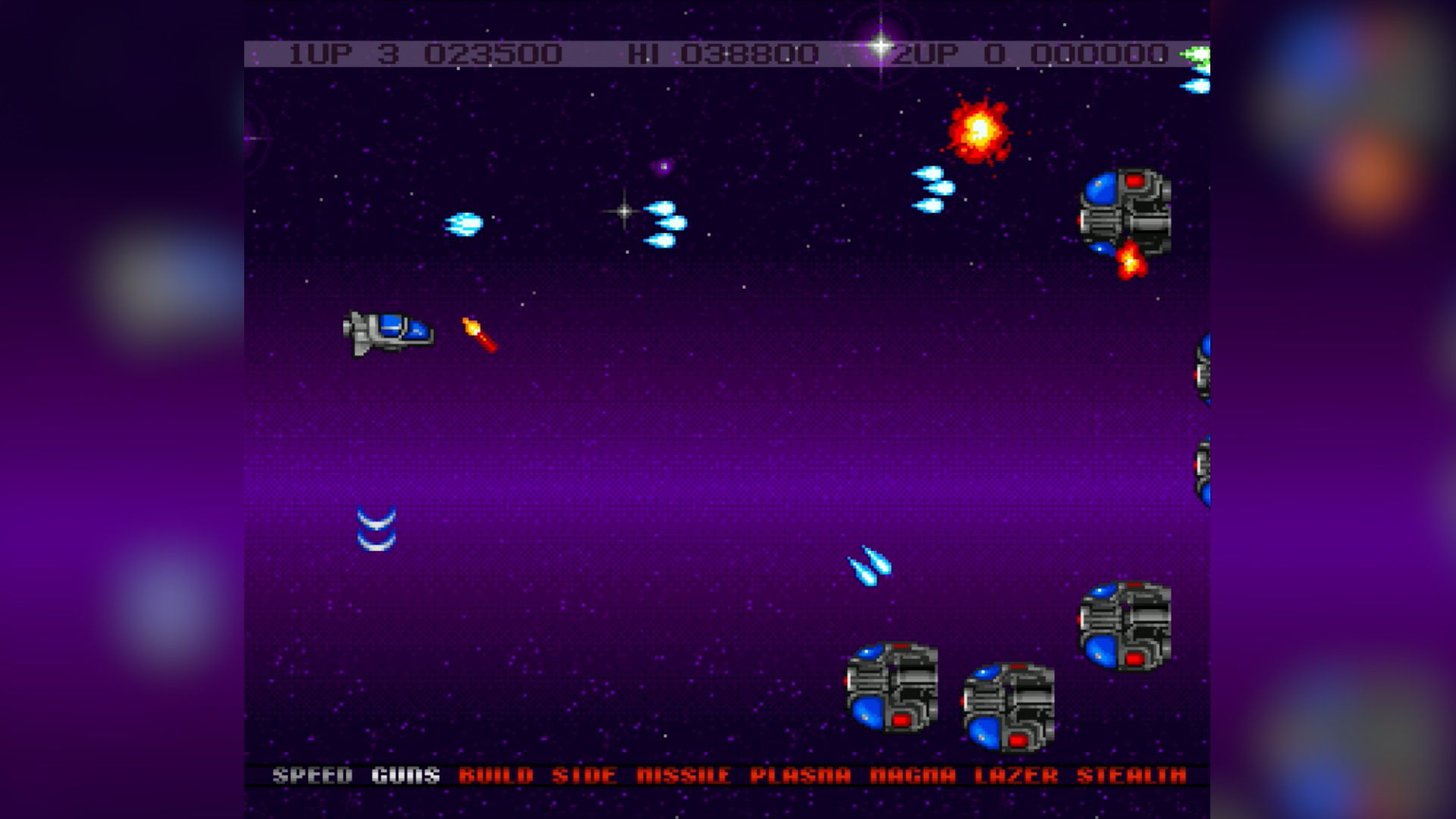Viewport: 1456px width, 819px height.
Task: Activate the MAGMA weapon power-up
Action: click(x=912, y=775)
